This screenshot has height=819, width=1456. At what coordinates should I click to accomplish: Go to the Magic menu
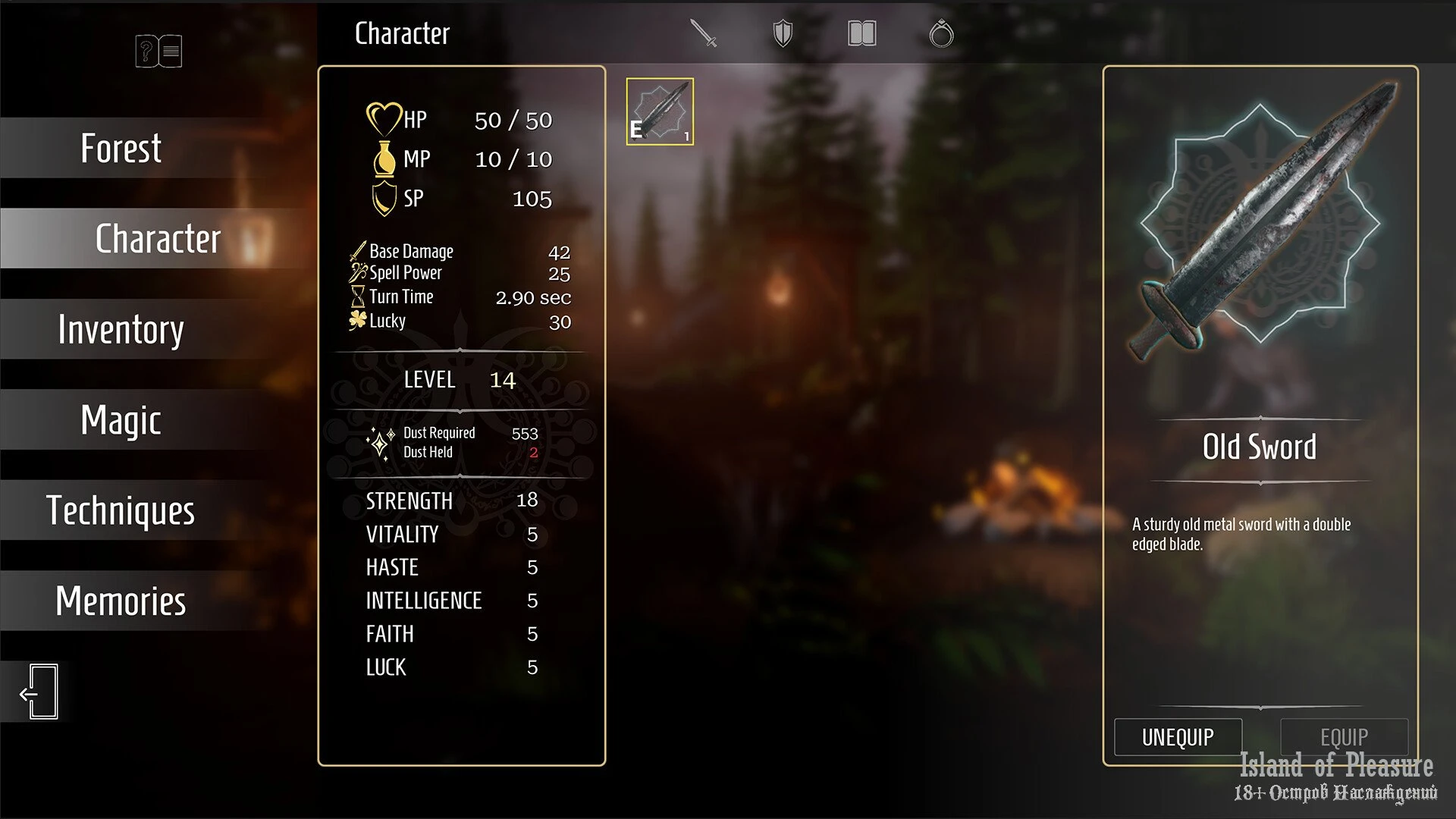[x=121, y=420]
